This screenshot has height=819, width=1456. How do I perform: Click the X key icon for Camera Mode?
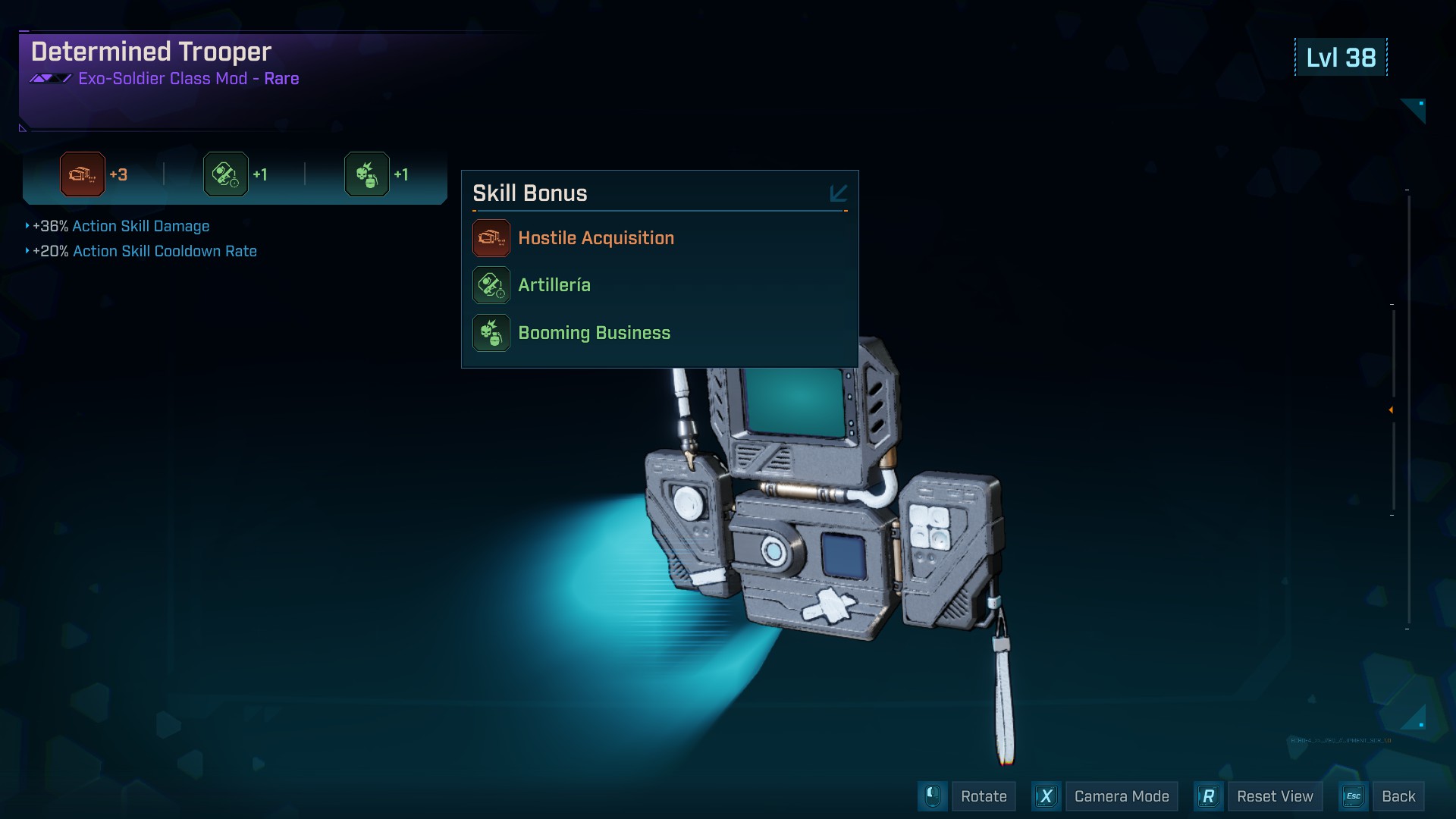[1048, 796]
